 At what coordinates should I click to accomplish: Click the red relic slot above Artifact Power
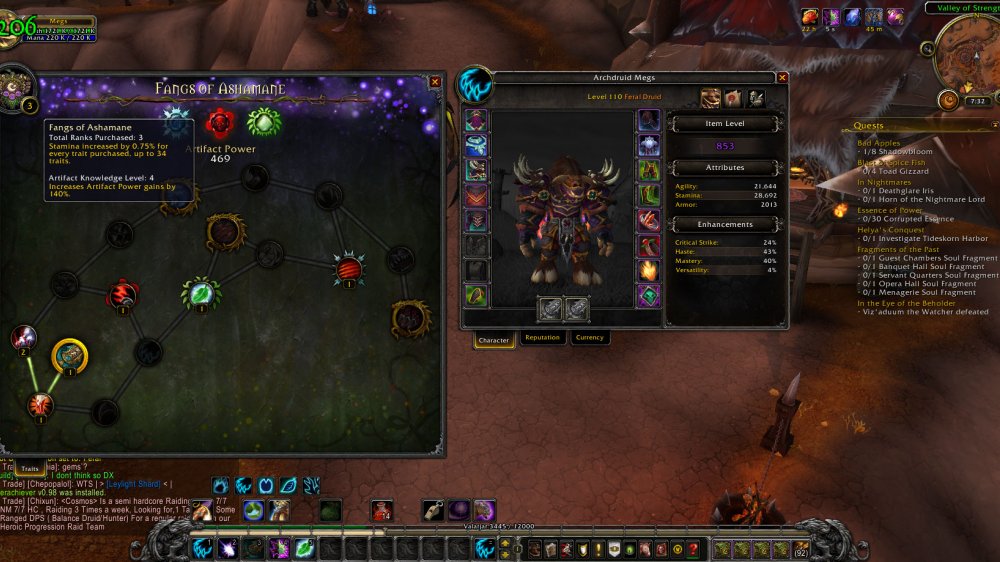(x=220, y=123)
